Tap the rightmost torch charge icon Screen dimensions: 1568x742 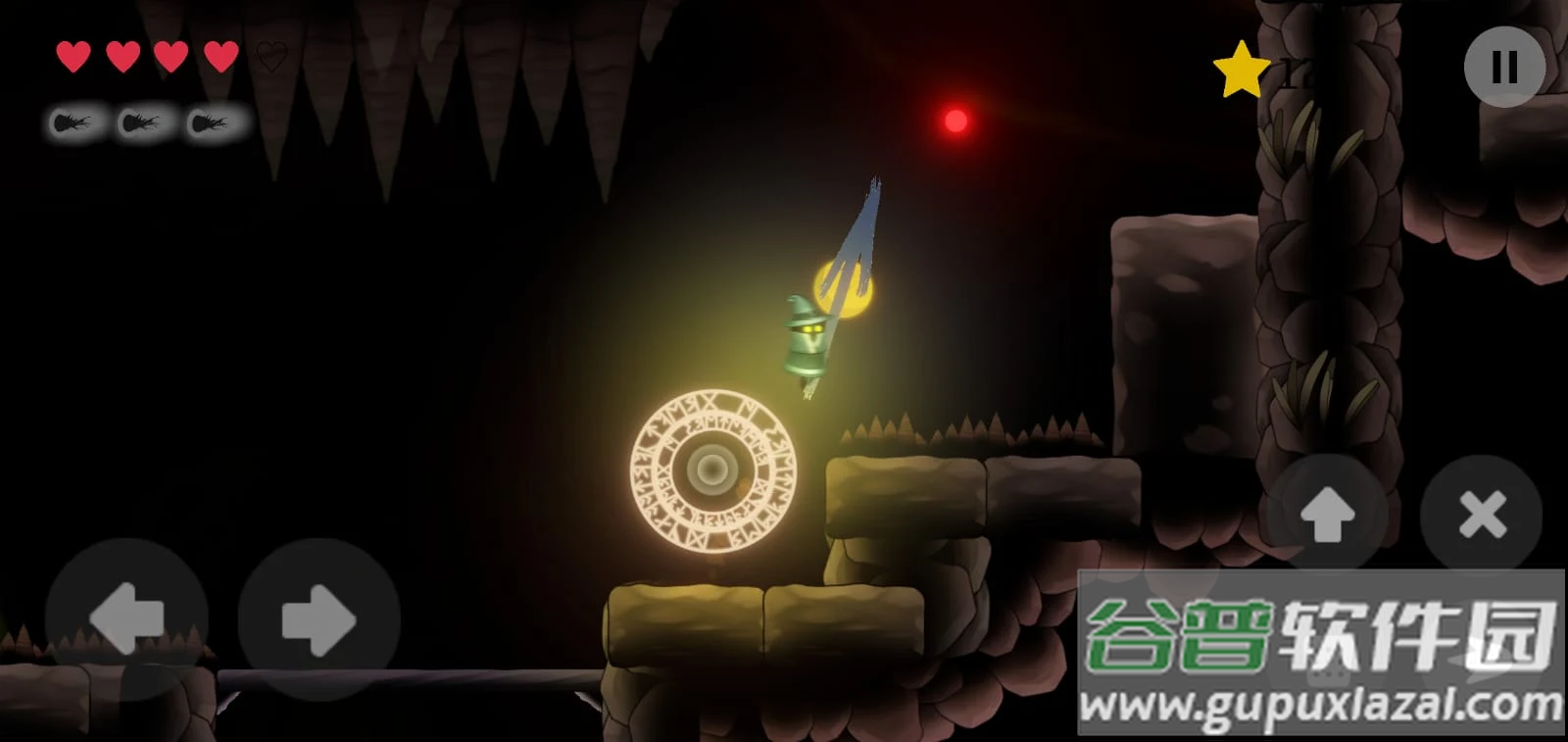[x=212, y=123]
